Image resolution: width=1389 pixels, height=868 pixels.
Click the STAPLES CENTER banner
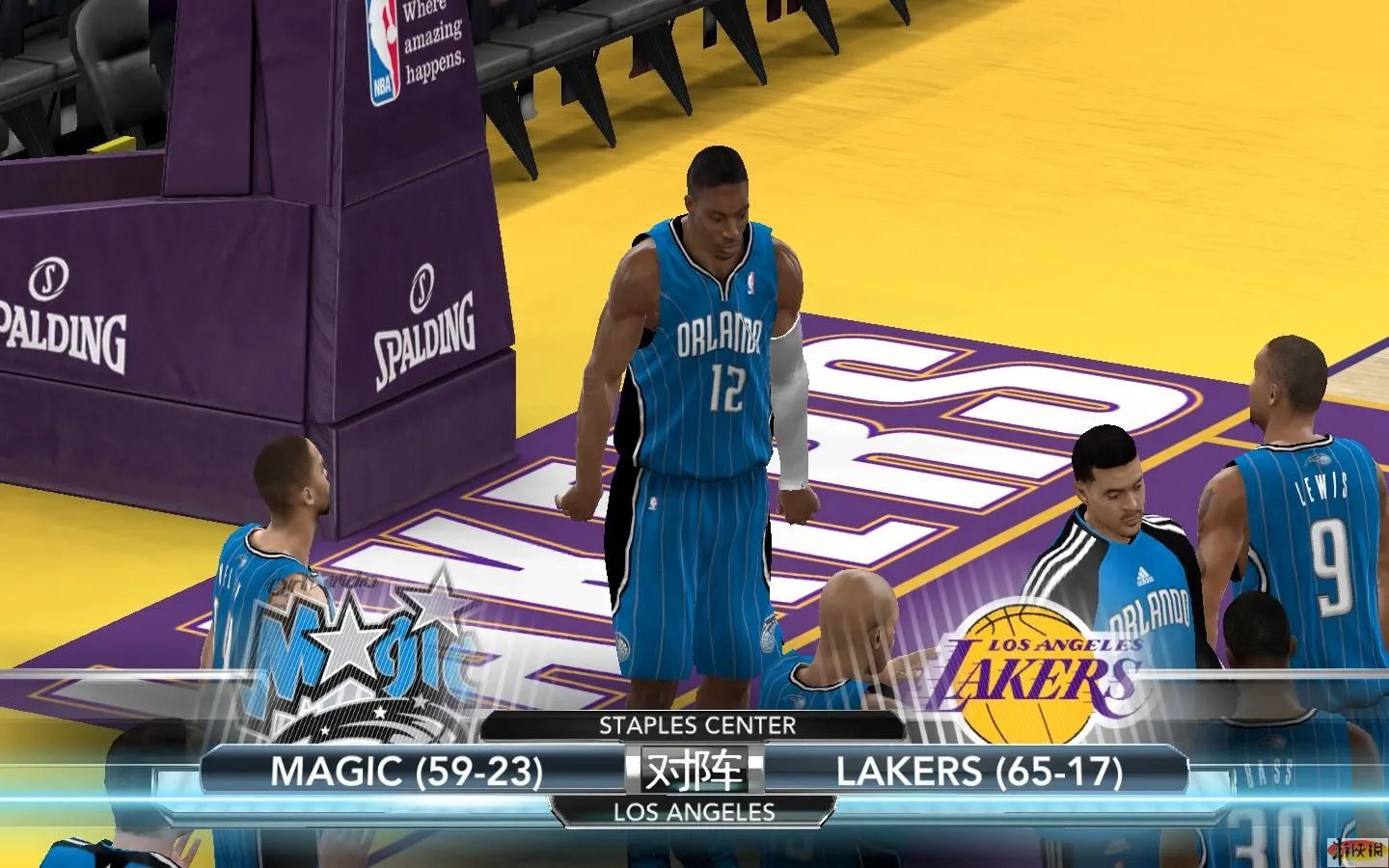pos(696,726)
